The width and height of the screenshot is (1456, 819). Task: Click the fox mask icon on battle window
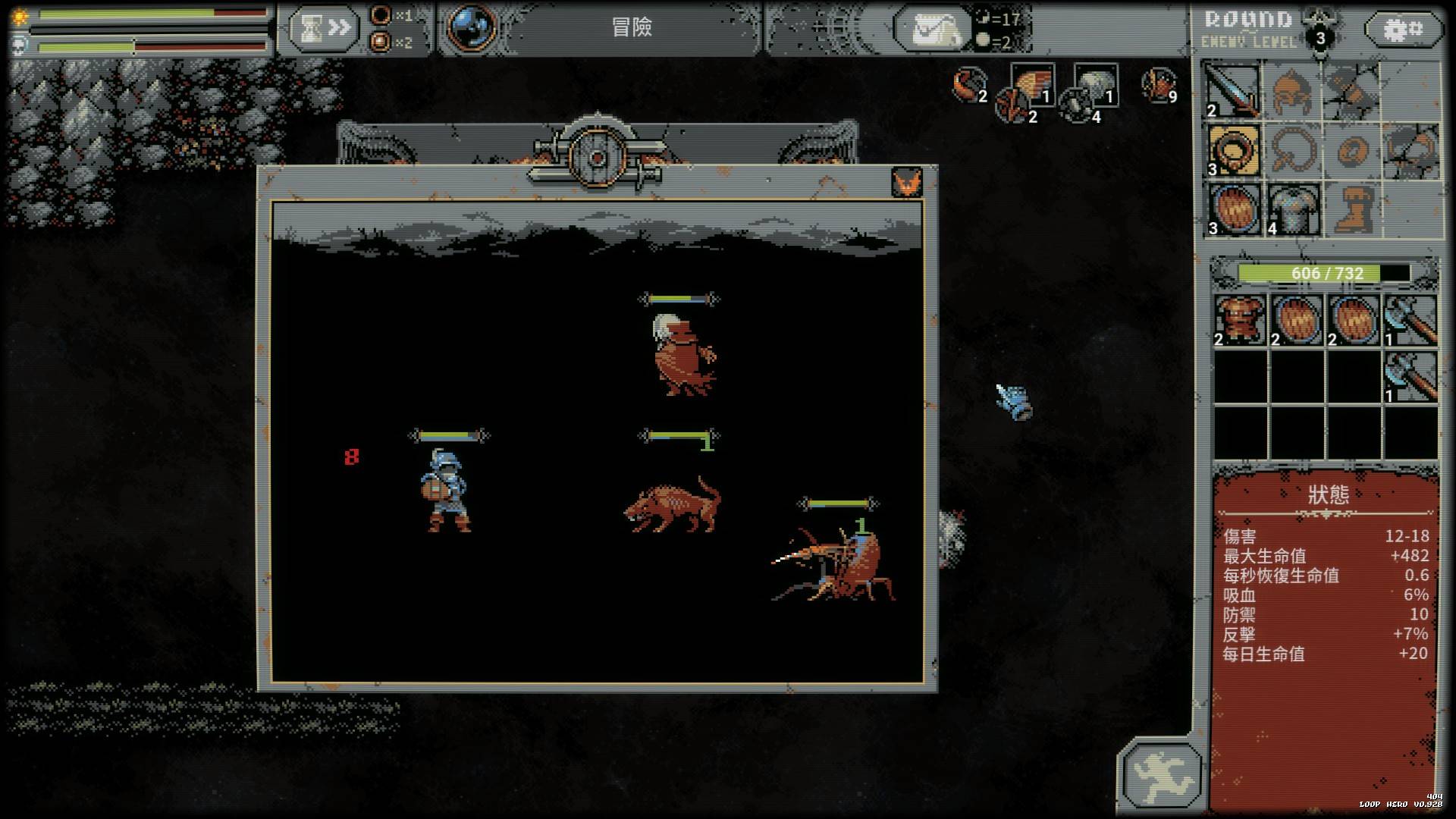pyautogui.click(x=906, y=183)
